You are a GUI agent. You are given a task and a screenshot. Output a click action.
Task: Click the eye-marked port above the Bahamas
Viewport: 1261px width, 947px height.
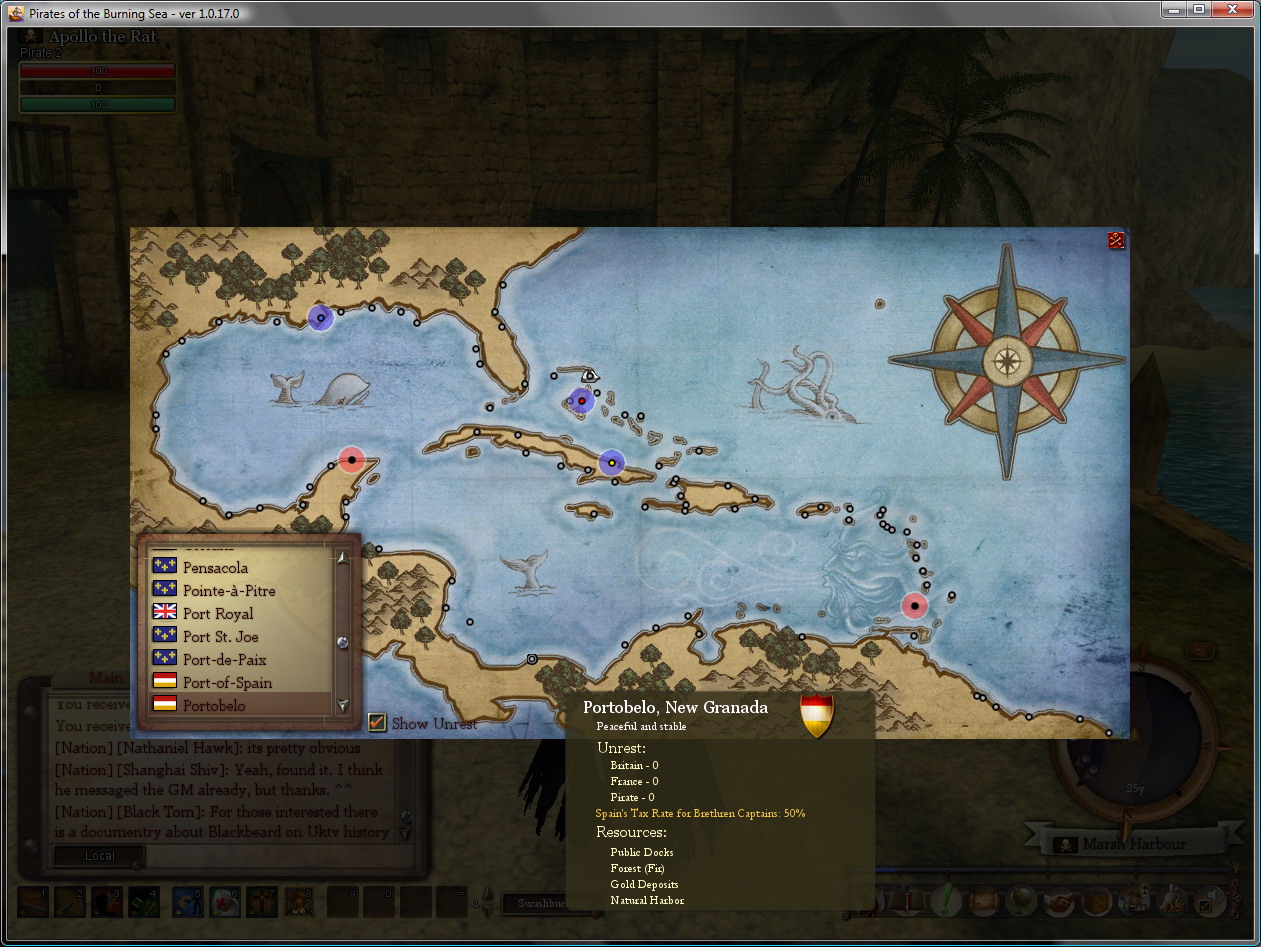(x=590, y=376)
